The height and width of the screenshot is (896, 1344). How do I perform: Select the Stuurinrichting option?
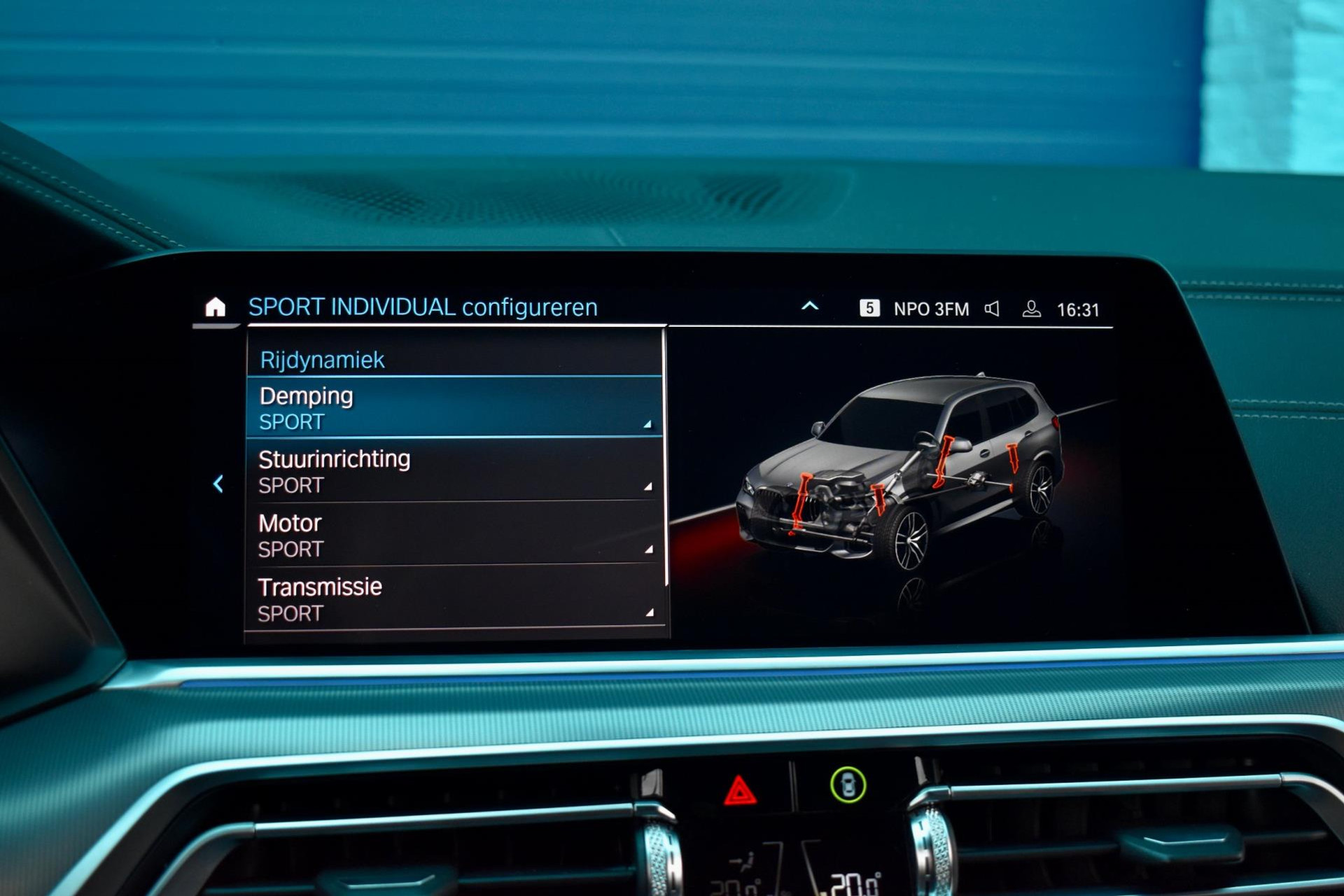tap(454, 471)
